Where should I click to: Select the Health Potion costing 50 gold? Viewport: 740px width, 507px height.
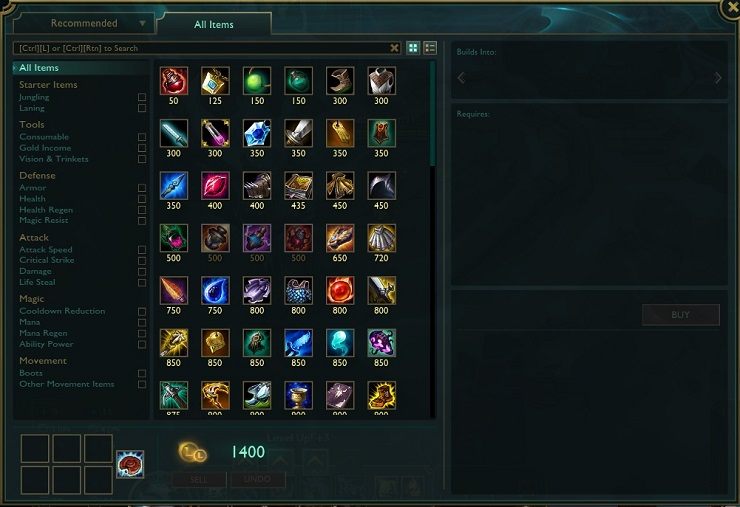pyautogui.click(x=174, y=81)
